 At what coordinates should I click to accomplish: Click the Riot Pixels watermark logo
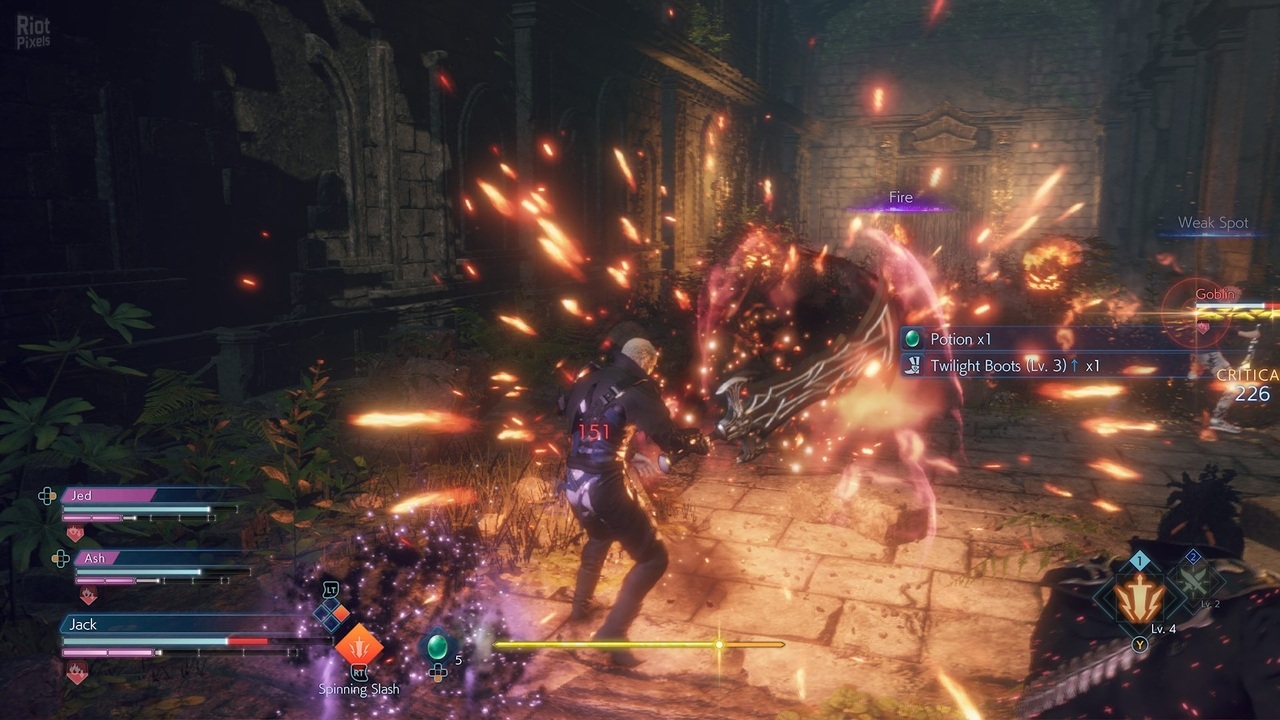pyautogui.click(x=32, y=30)
